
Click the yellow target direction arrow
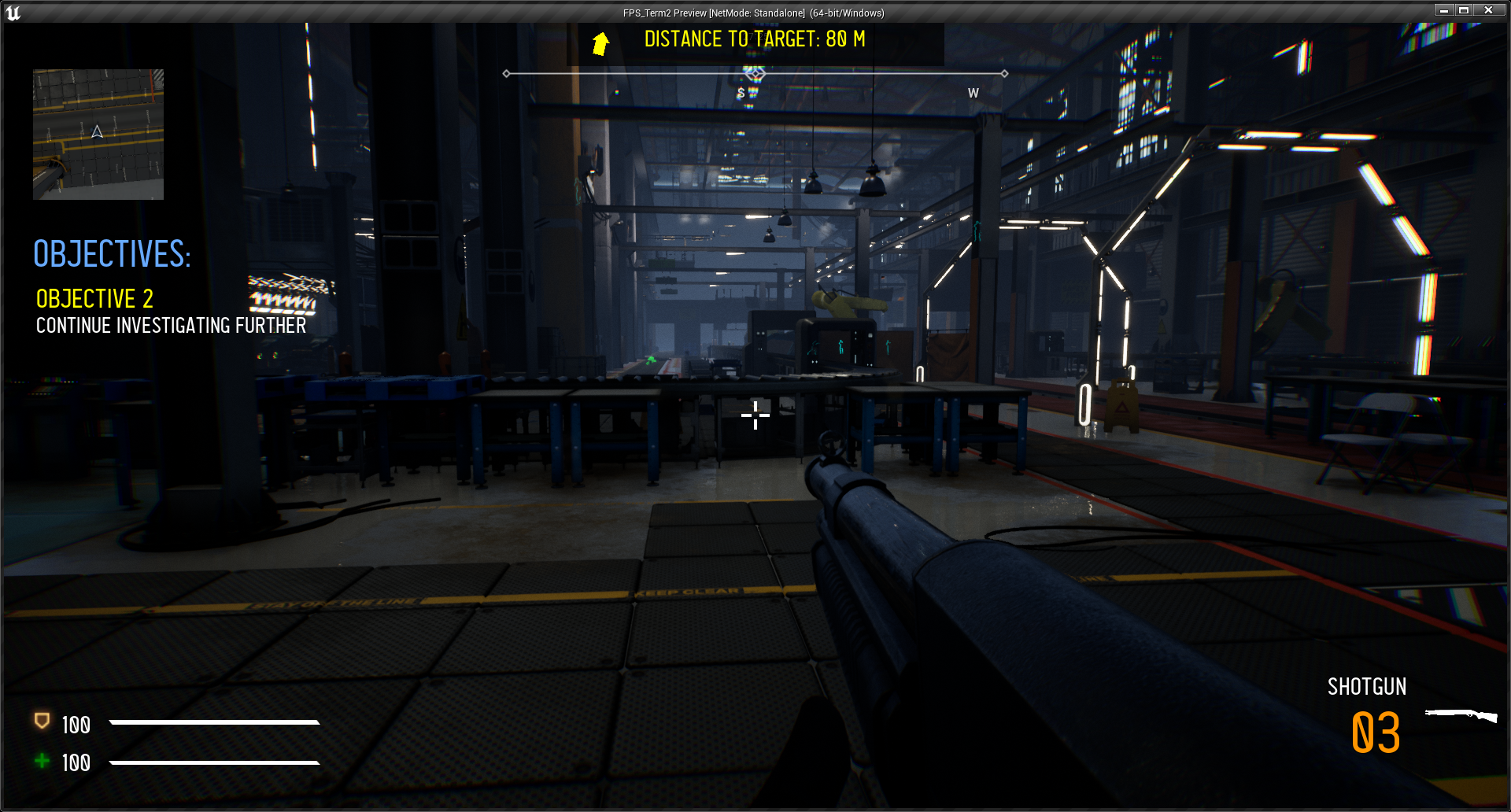(x=600, y=43)
